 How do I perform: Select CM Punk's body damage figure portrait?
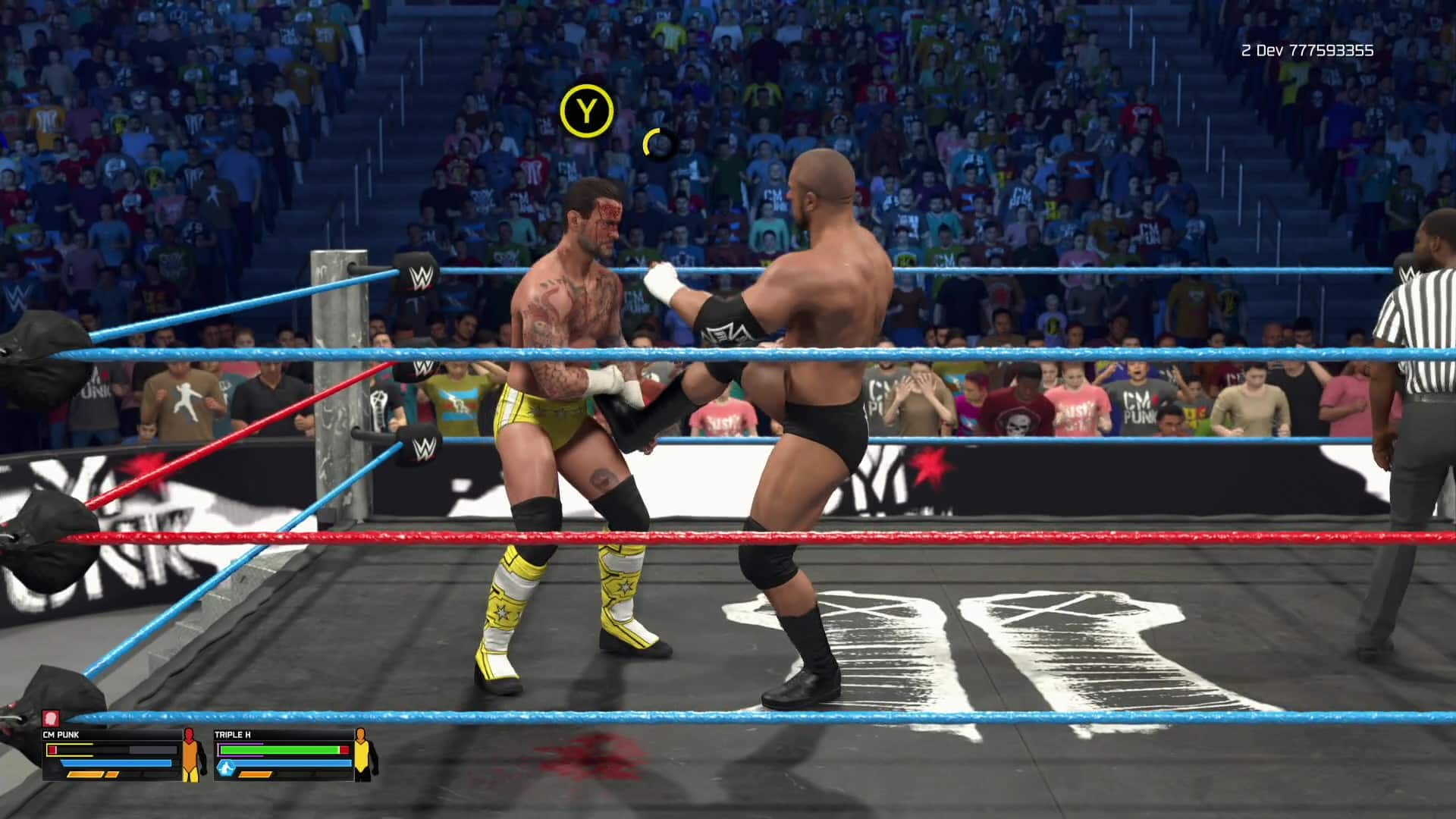(191, 756)
